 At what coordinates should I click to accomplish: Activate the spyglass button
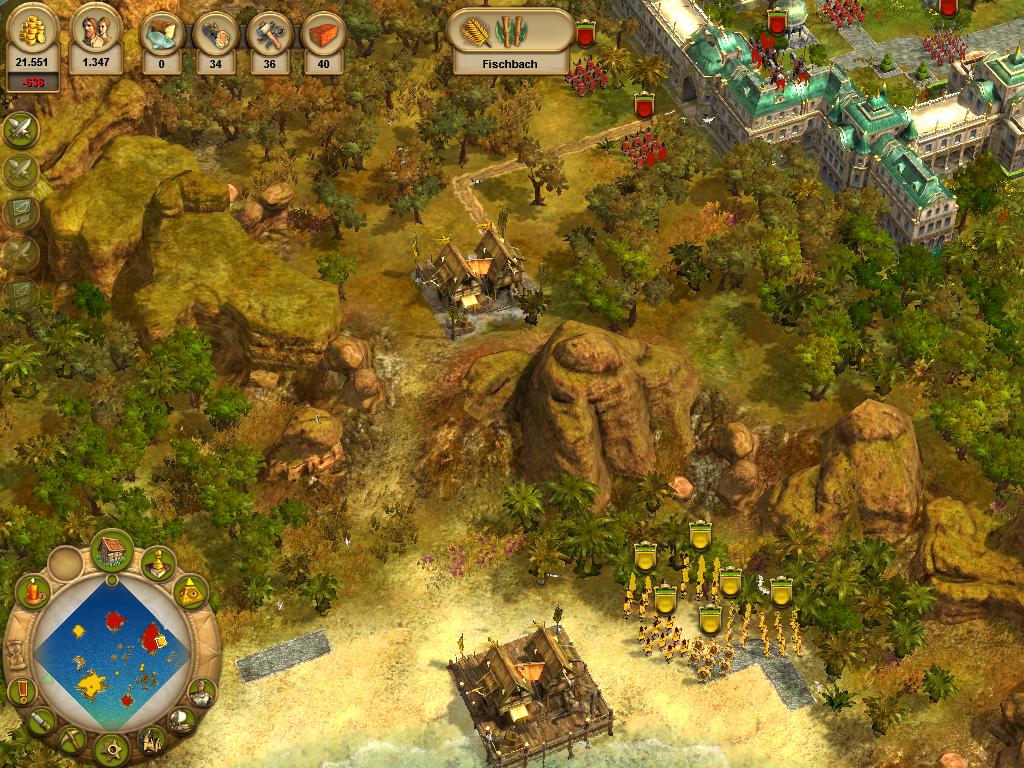pos(39,720)
